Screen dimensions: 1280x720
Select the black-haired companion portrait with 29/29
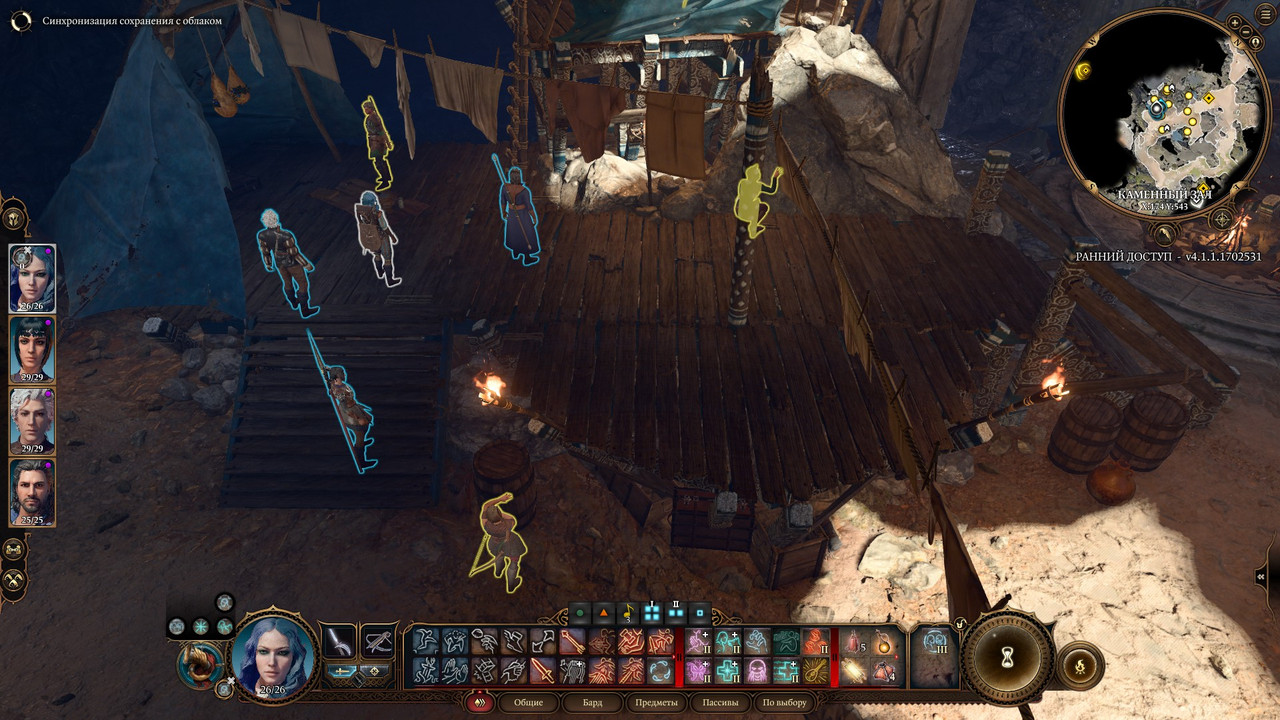[x=32, y=348]
